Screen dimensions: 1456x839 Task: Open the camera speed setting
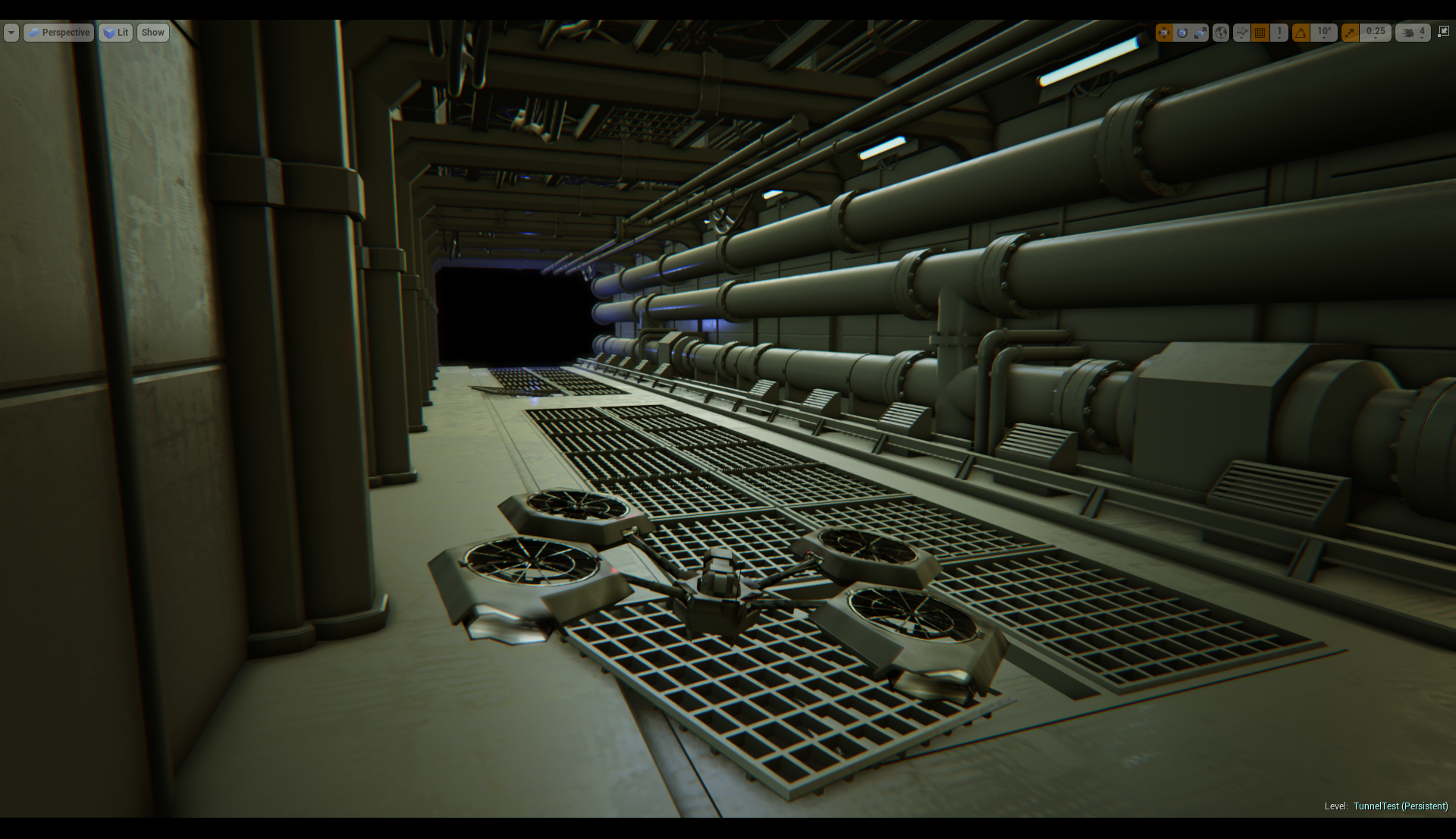(x=1414, y=33)
